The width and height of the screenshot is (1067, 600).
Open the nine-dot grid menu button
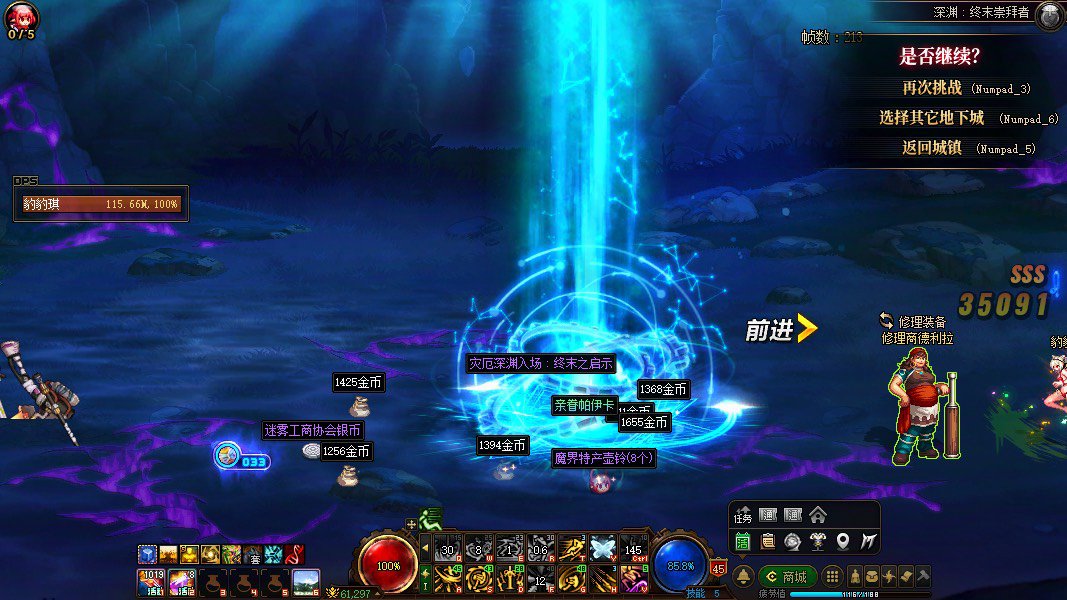tap(831, 577)
